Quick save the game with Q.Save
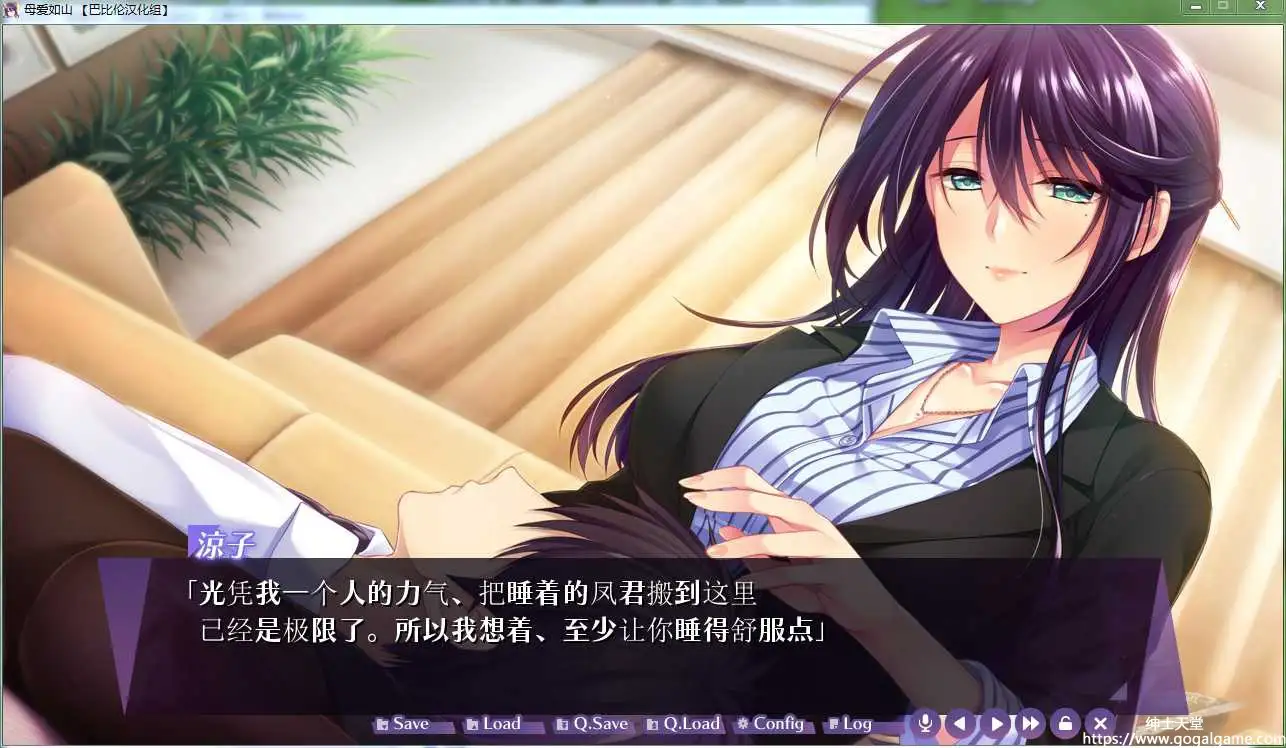This screenshot has height=748, width=1286. pos(597,722)
